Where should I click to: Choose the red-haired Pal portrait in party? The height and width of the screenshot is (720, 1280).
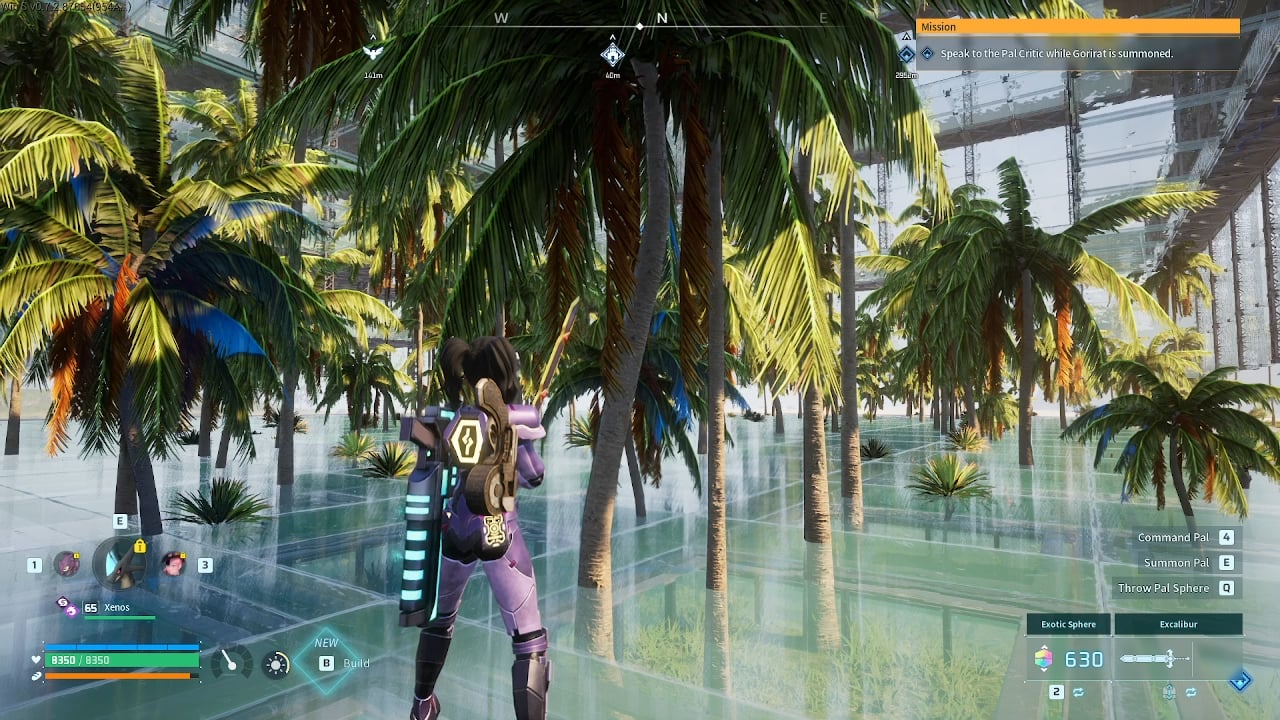pos(174,564)
